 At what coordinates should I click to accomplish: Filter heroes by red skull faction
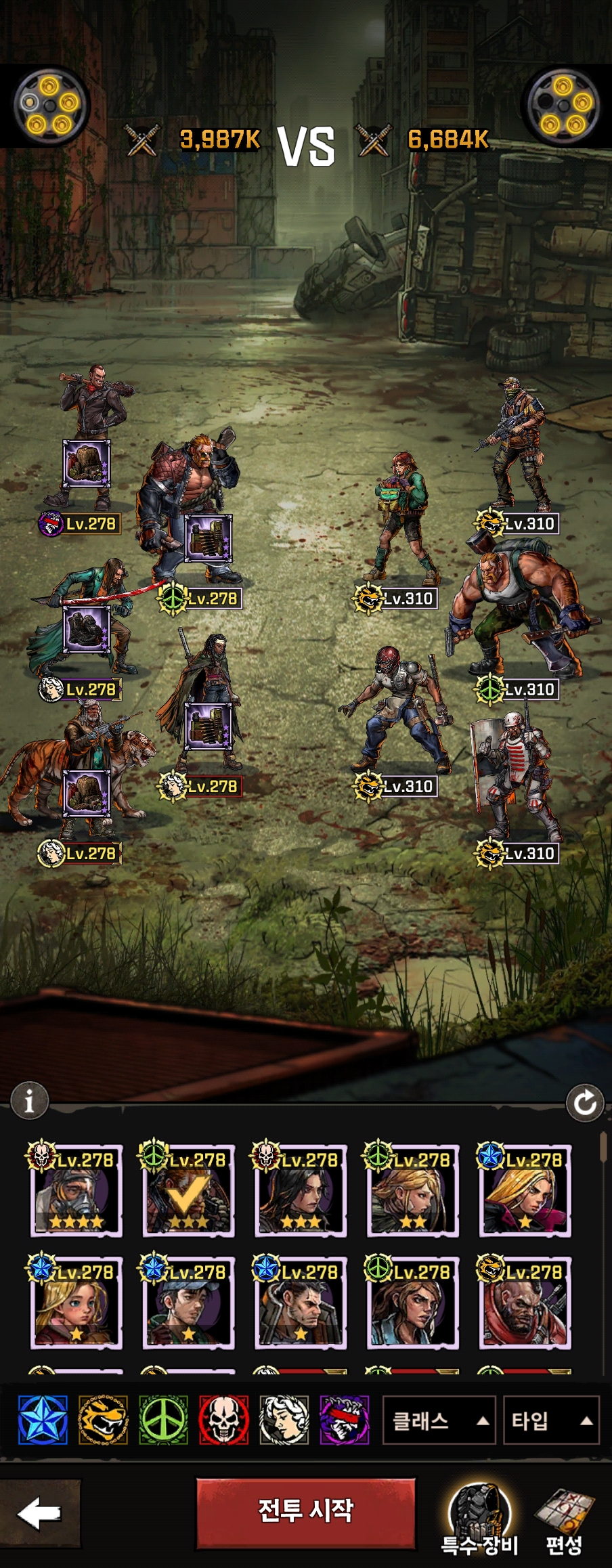[x=224, y=1420]
